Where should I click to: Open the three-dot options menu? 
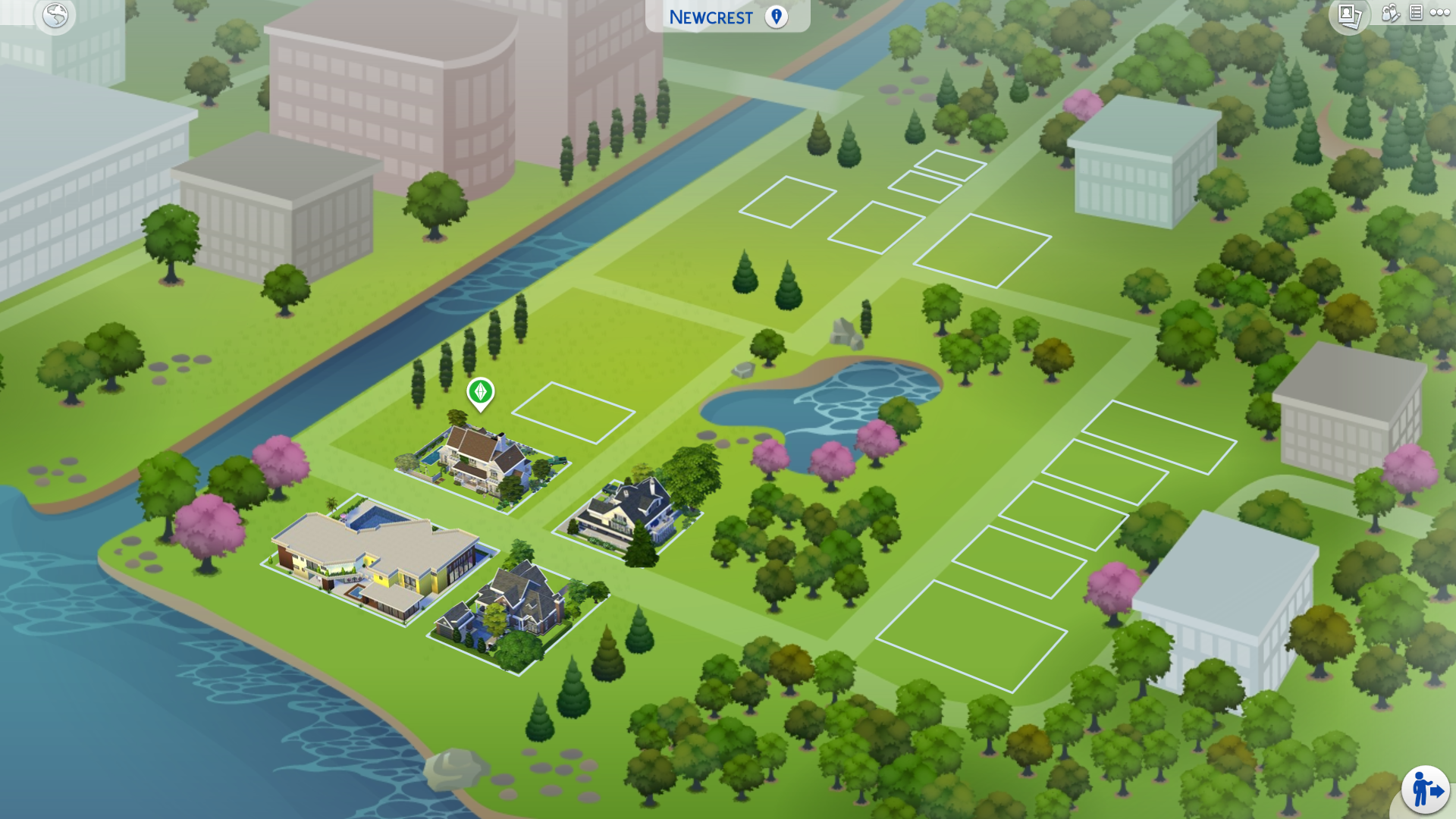click(x=1439, y=13)
